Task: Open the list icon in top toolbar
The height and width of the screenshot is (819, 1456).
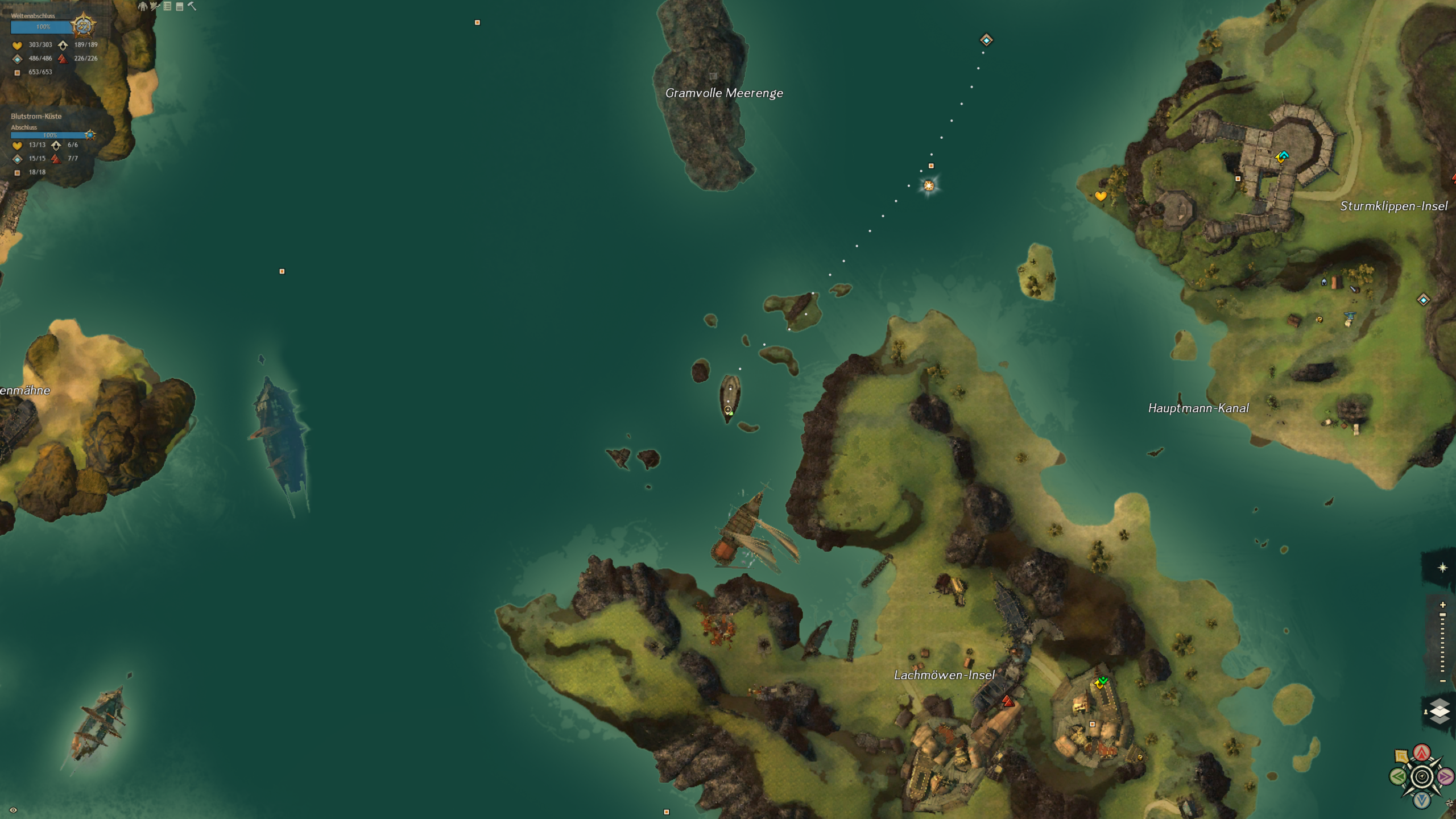Action: [x=167, y=6]
